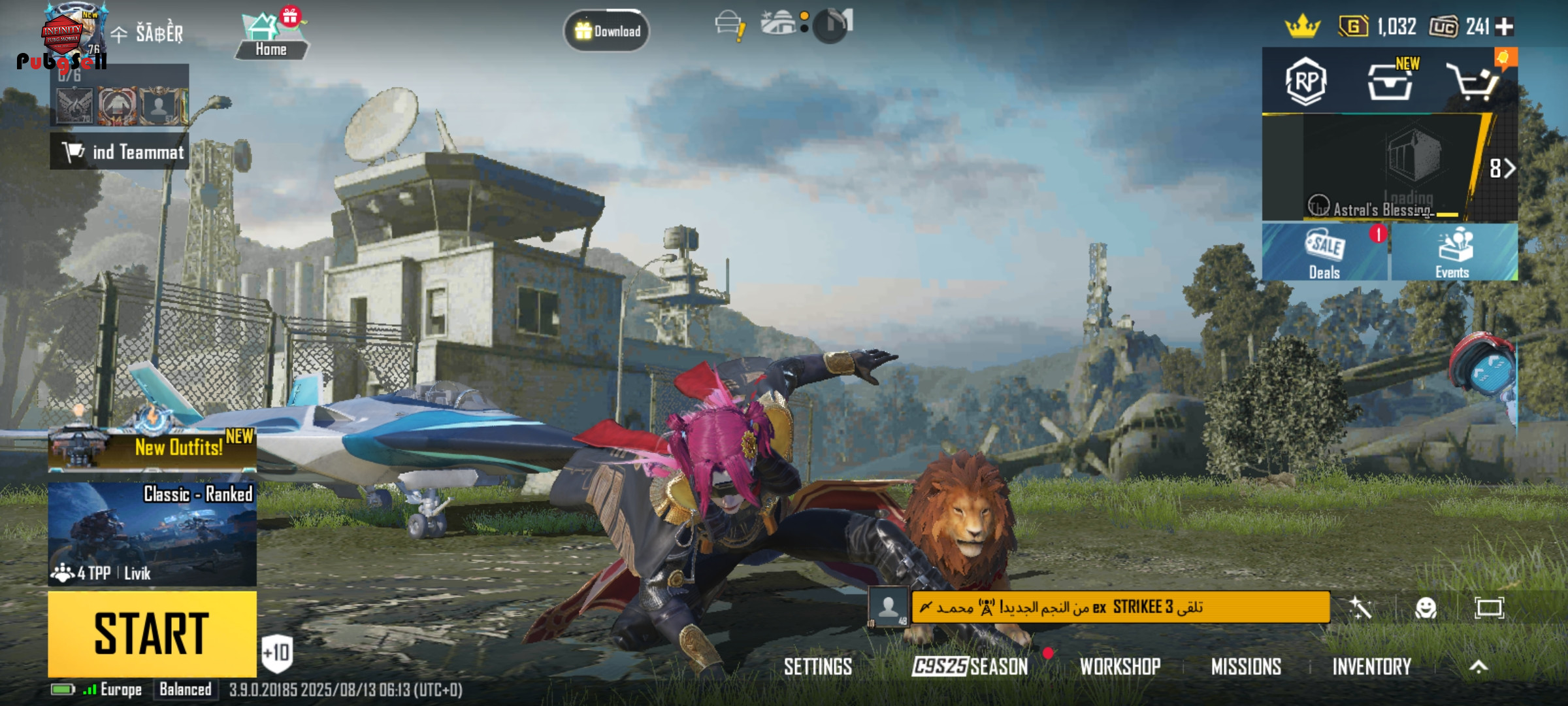Open the C9S25 SEASON page
1568x706 pixels.
tap(970, 667)
